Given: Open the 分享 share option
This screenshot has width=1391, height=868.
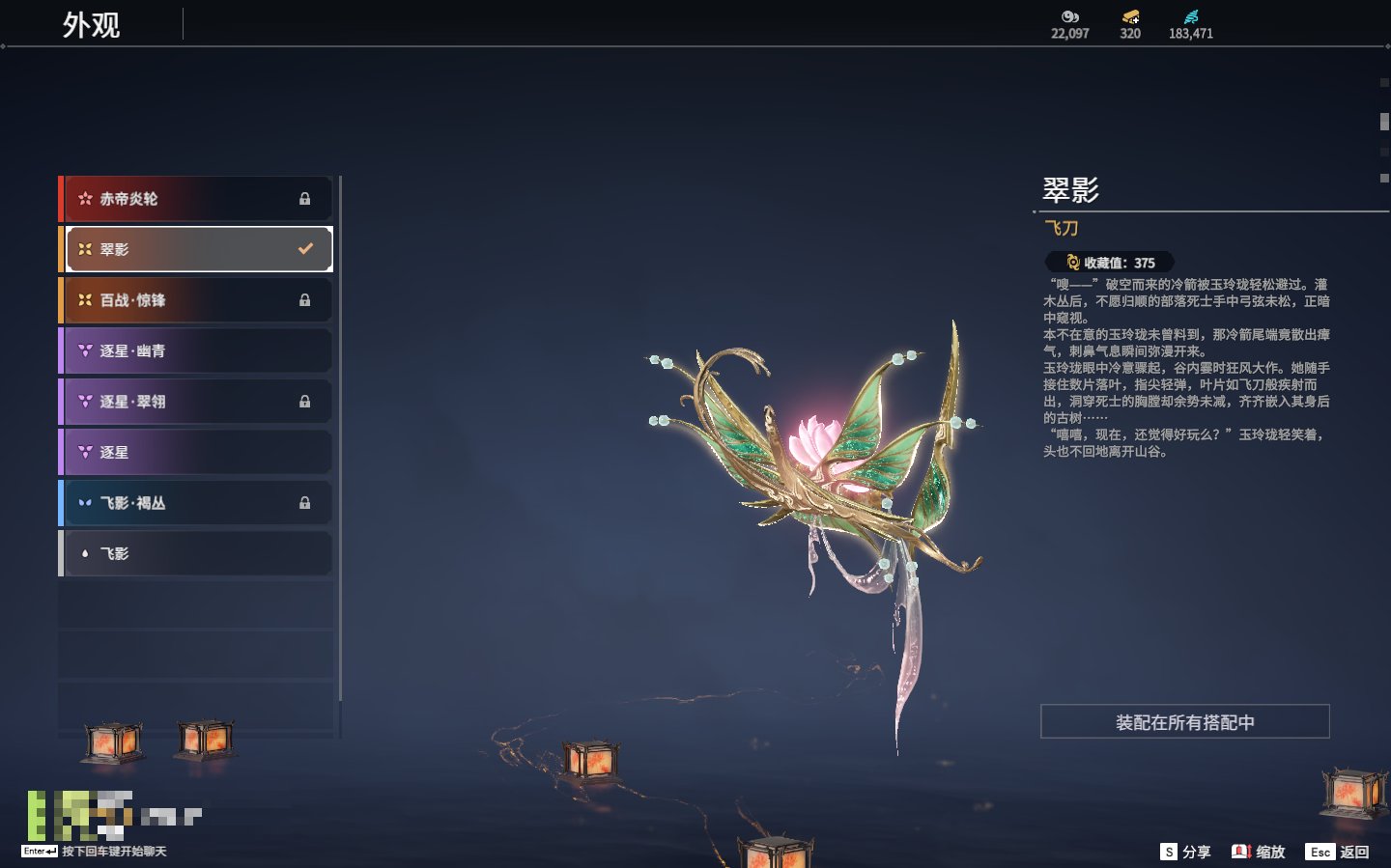Looking at the screenshot, I should tap(1185, 852).
